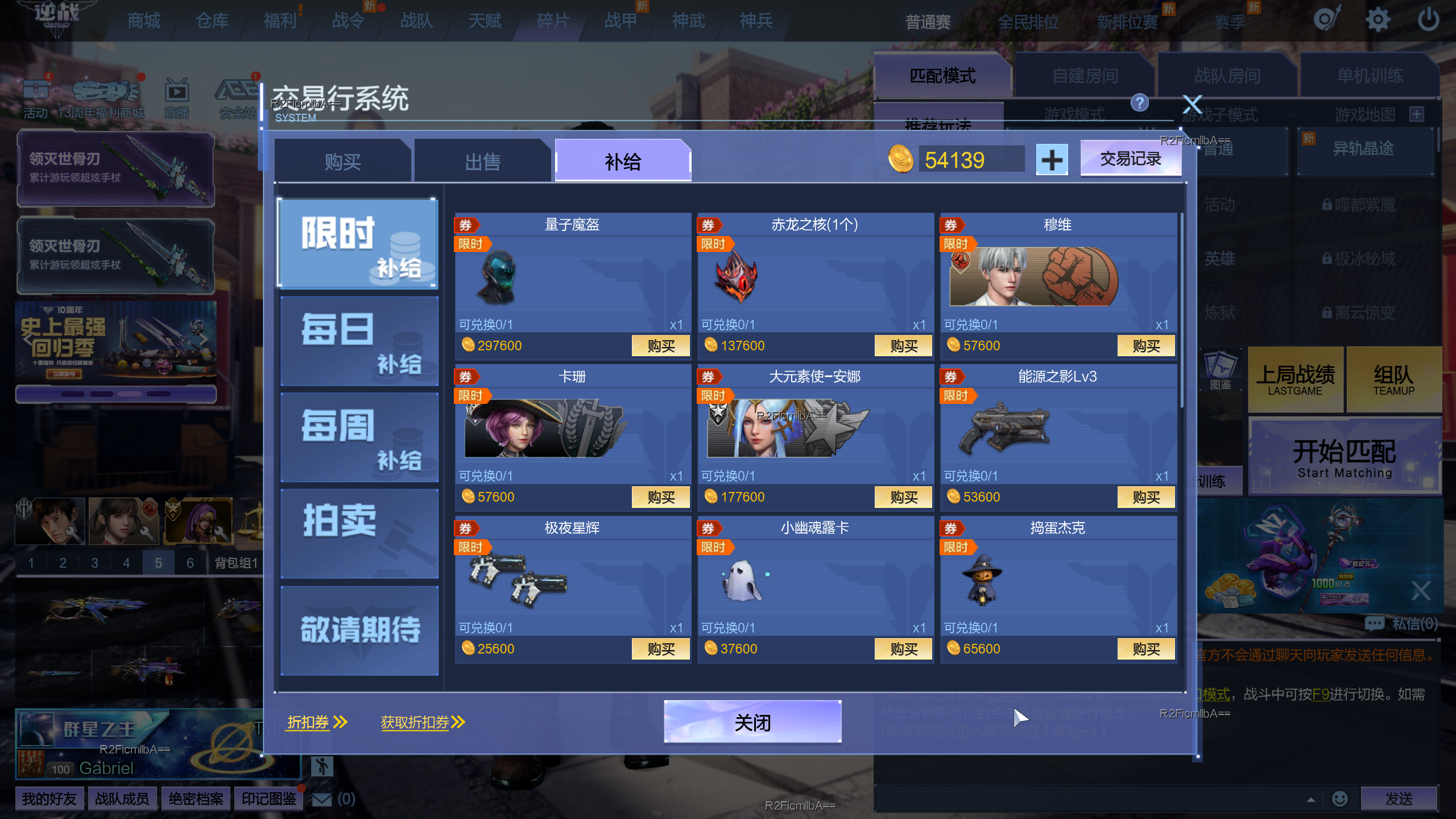
Task: Switch to the 出售 tab
Action: point(483,160)
